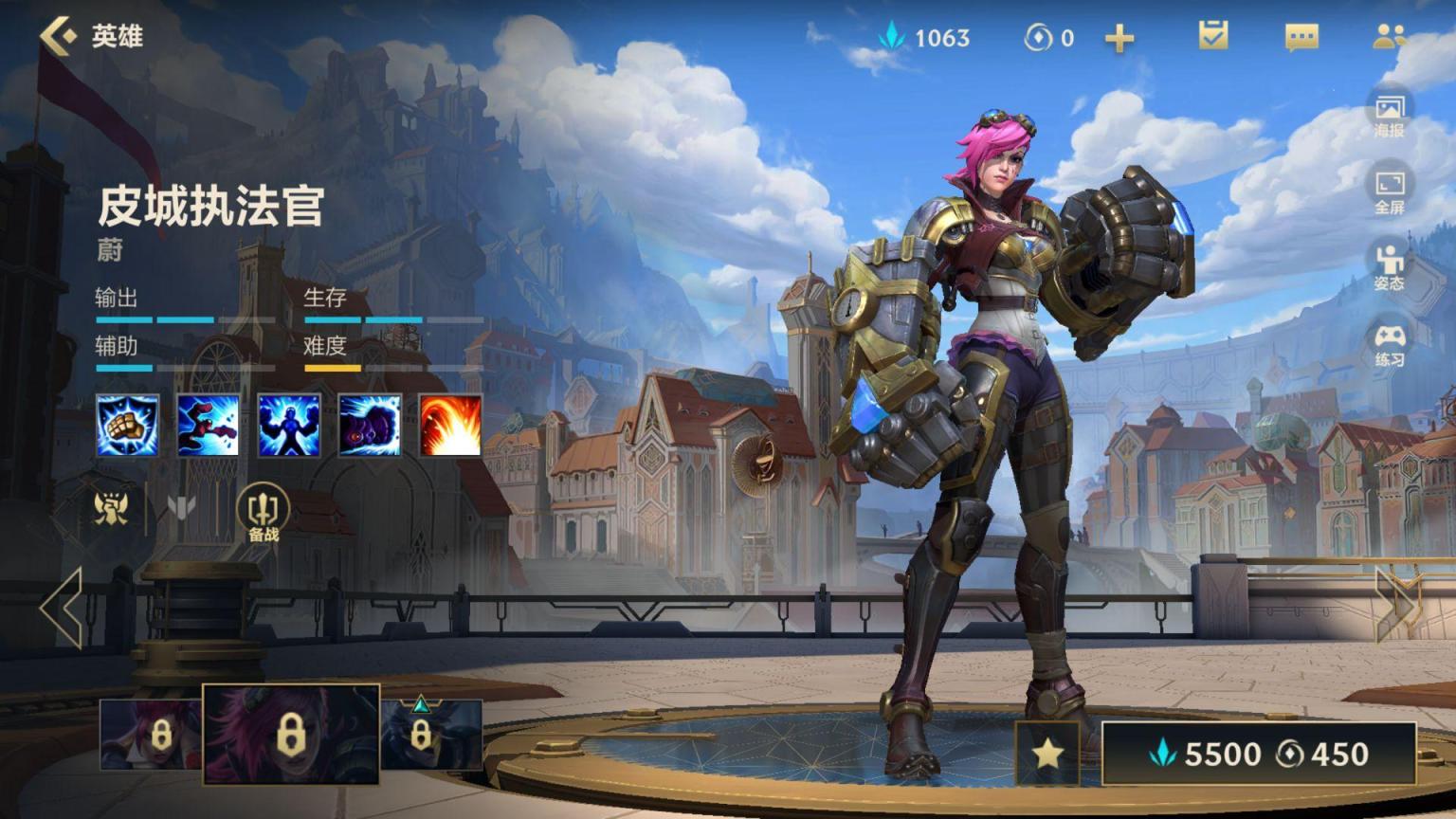
Task: Open the missions checklist icon
Action: click(x=1212, y=37)
